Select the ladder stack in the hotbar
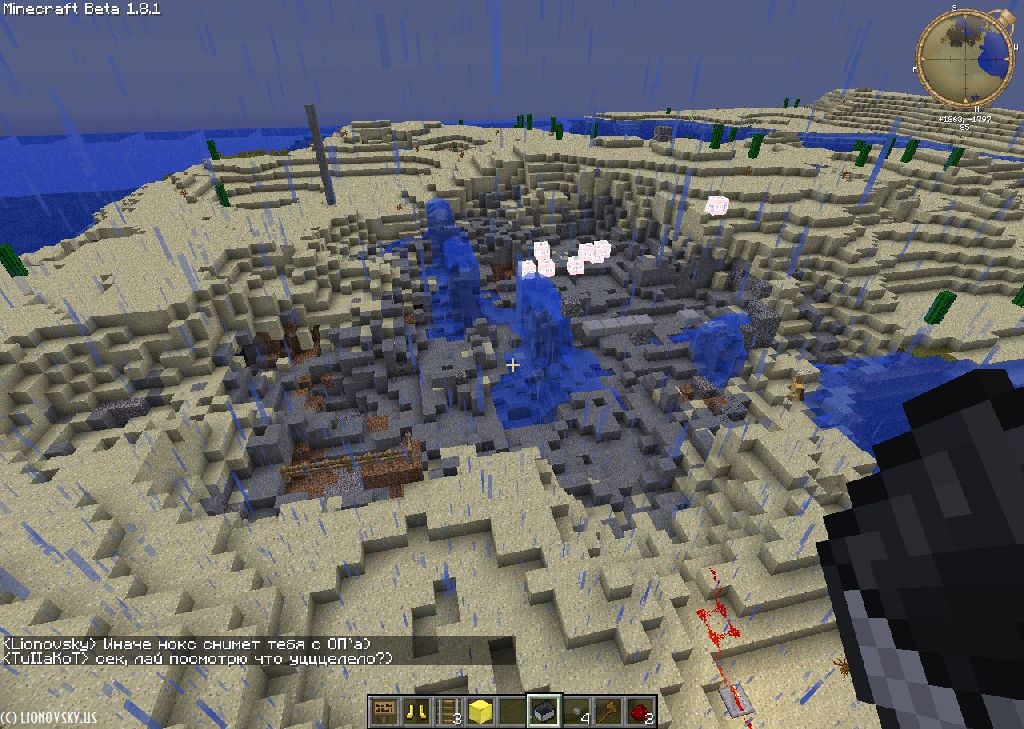Screen dimensions: 1024x729 coord(447,712)
